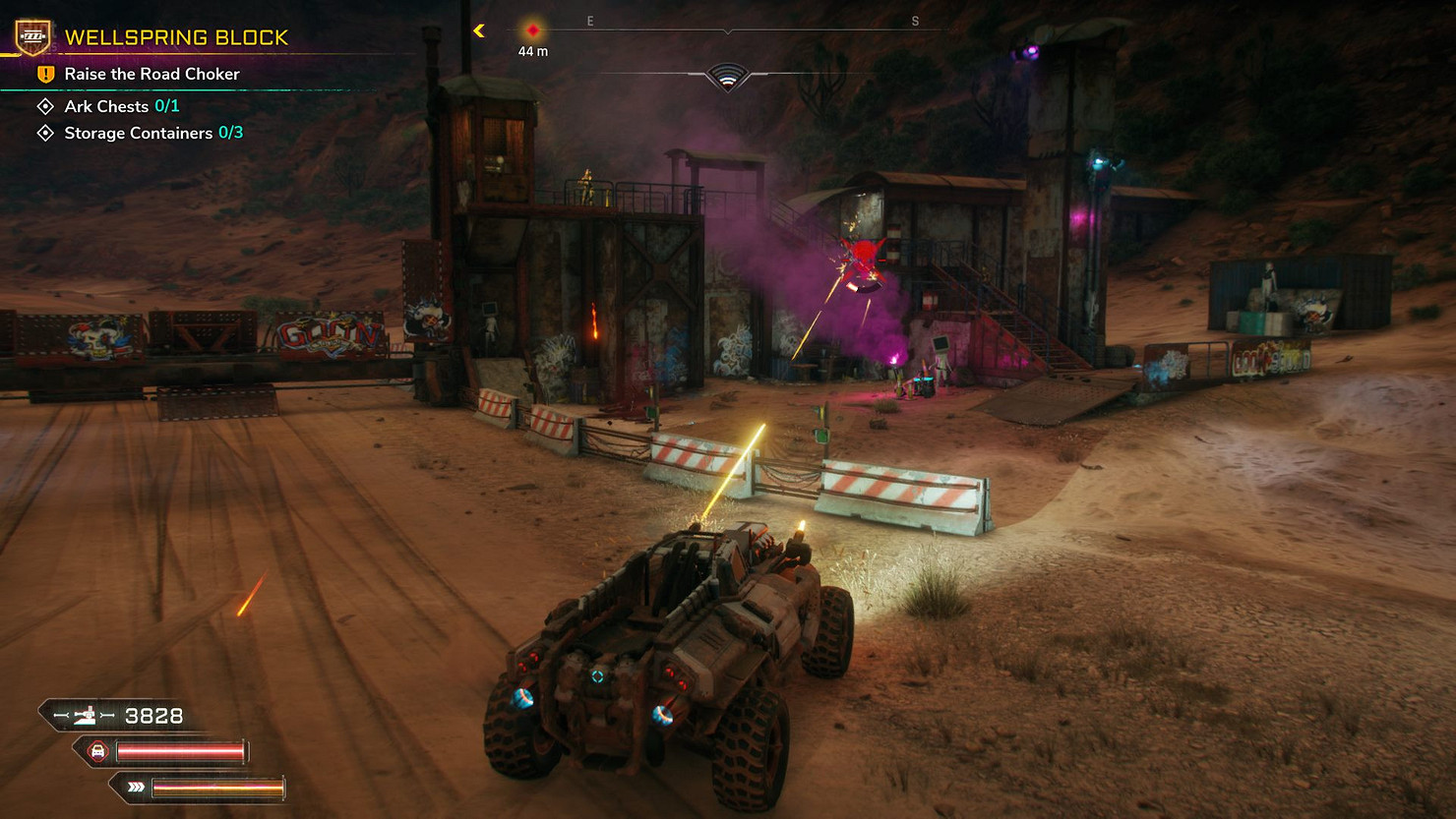Click the signal indicator below the compass
Image resolution: width=1456 pixels, height=819 pixels.
728,78
